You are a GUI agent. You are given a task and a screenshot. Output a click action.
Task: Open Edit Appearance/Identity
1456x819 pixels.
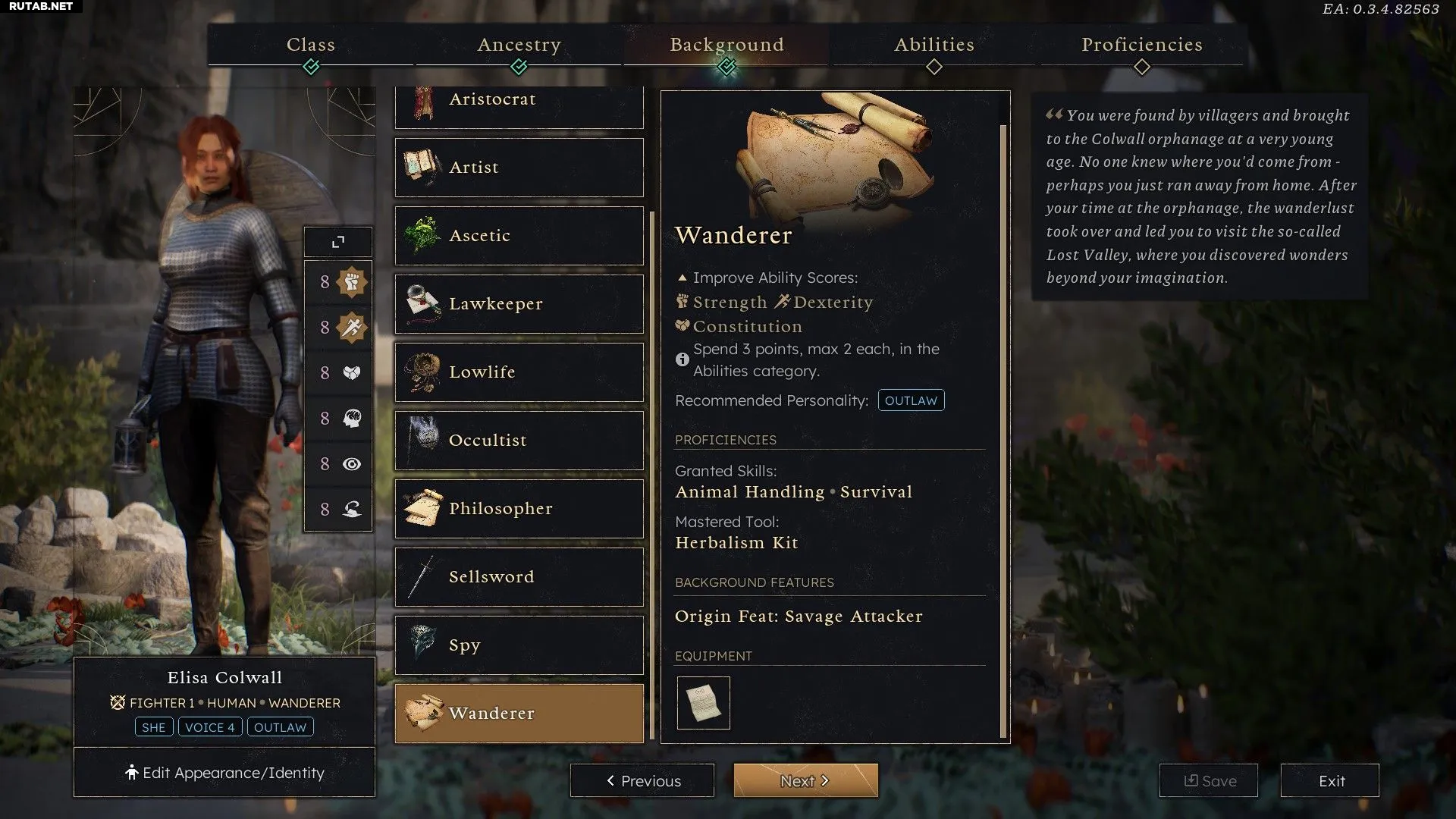[224, 773]
